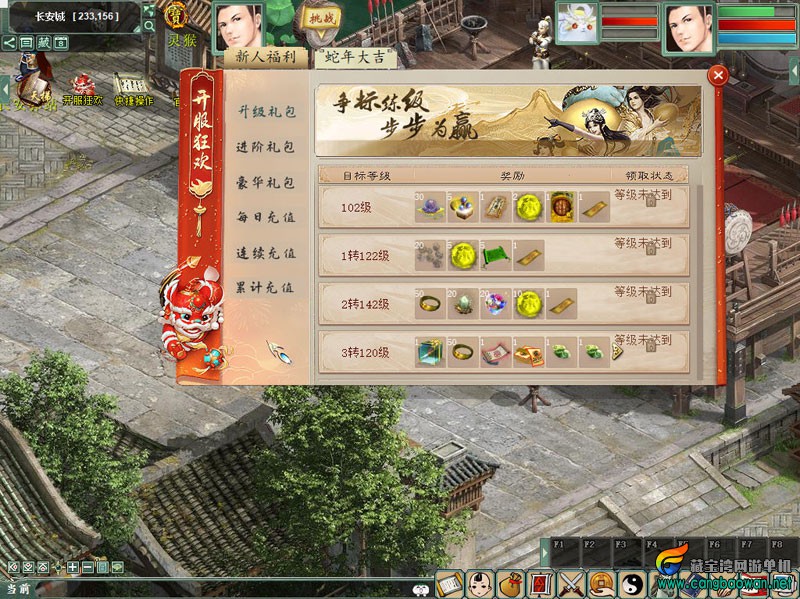
Task: Show the 累计充值 rewards
Action: click(265, 287)
